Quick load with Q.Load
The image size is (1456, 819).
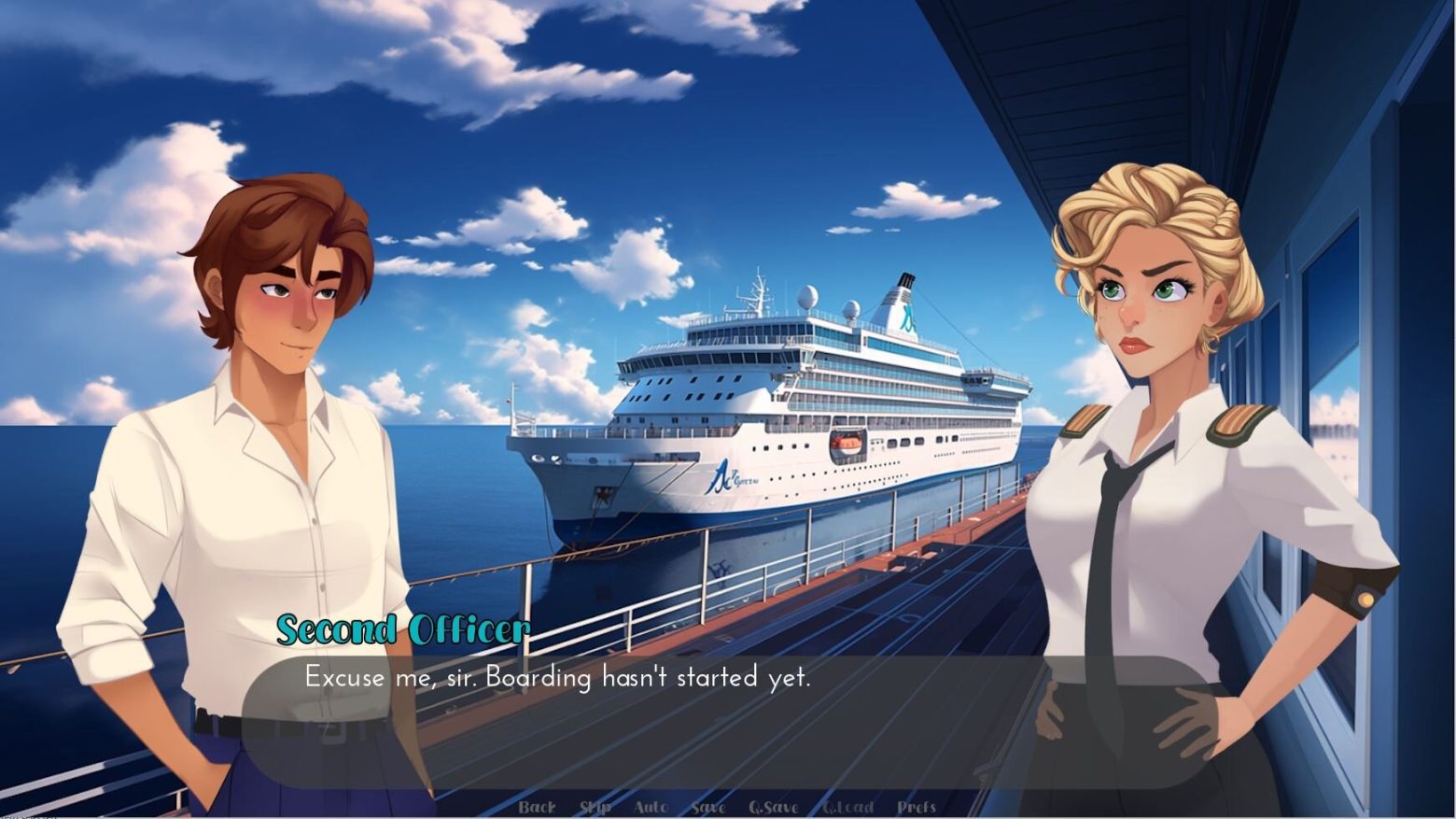[847, 807]
